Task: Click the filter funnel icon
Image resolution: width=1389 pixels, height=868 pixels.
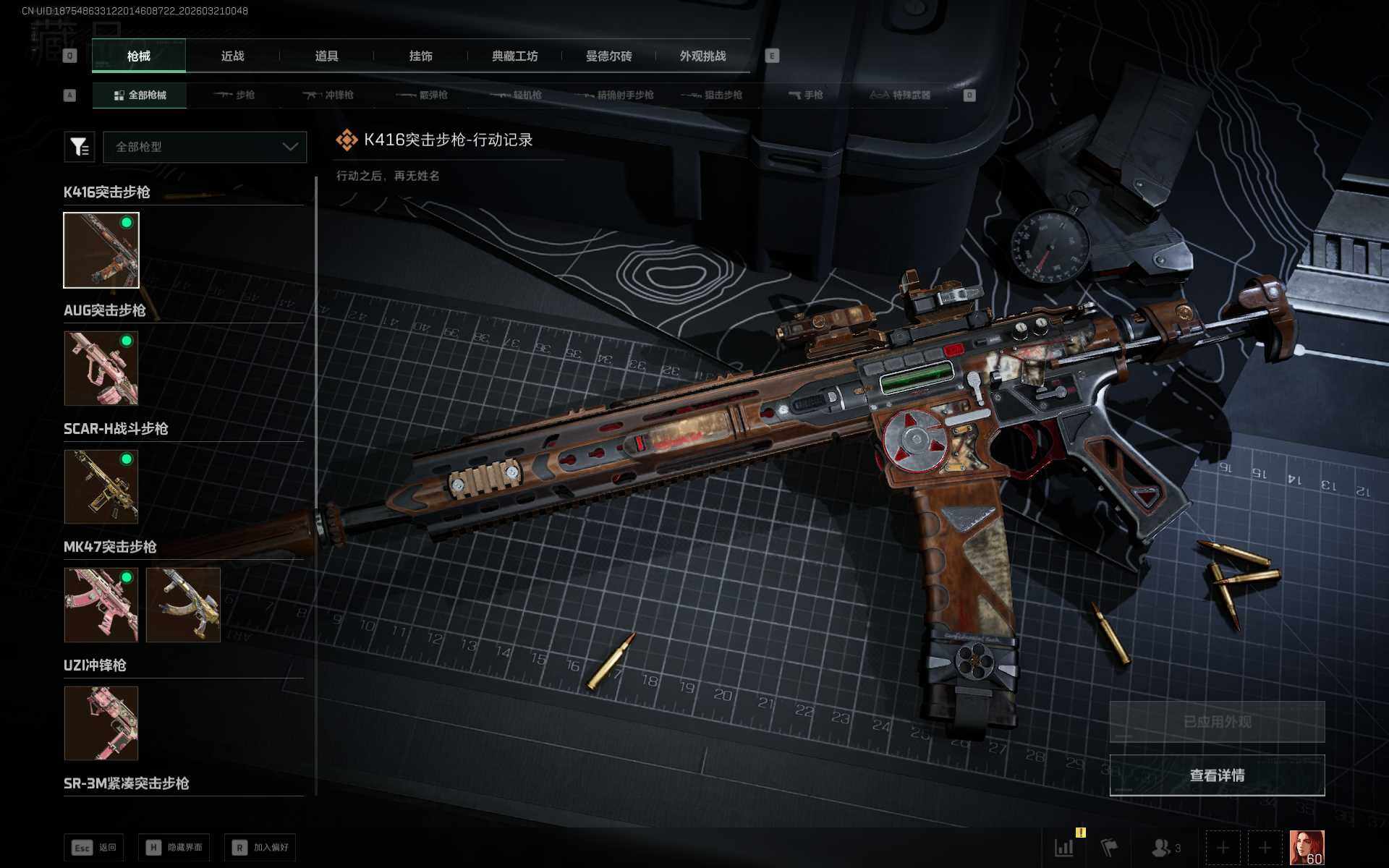Action: pos(79,147)
